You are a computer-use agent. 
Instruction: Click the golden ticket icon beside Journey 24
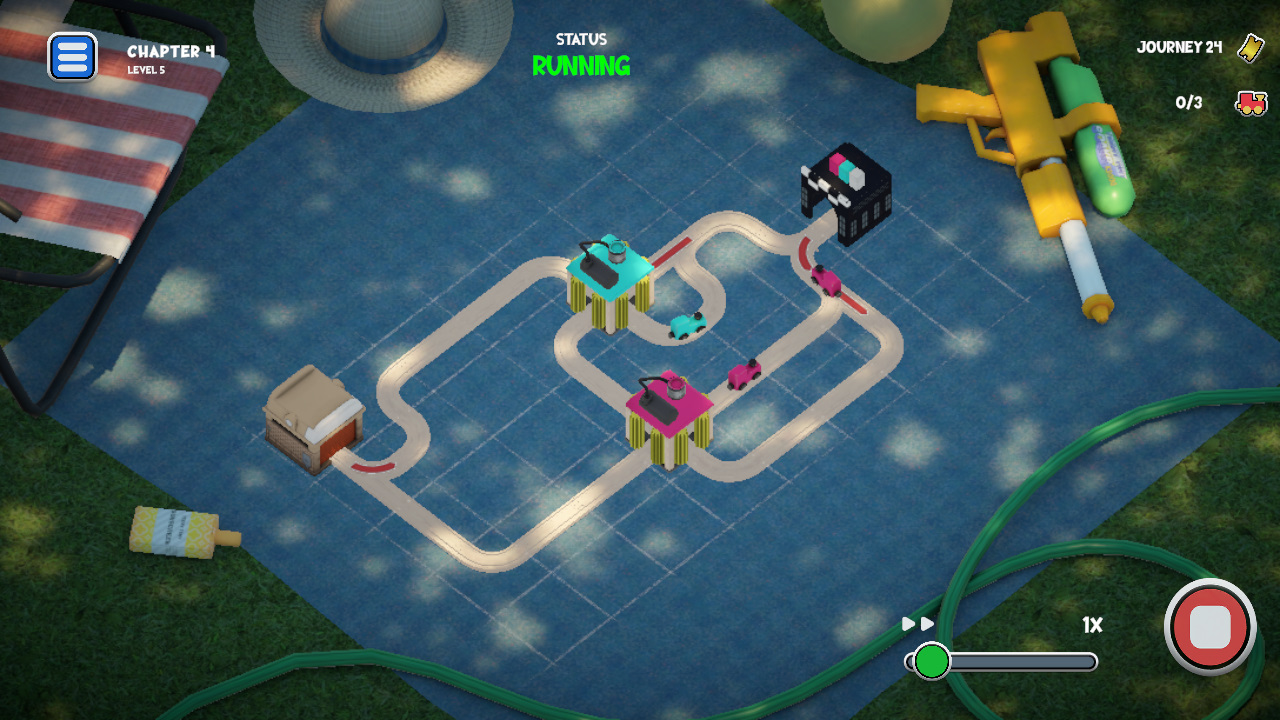[x=1248, y=47]
